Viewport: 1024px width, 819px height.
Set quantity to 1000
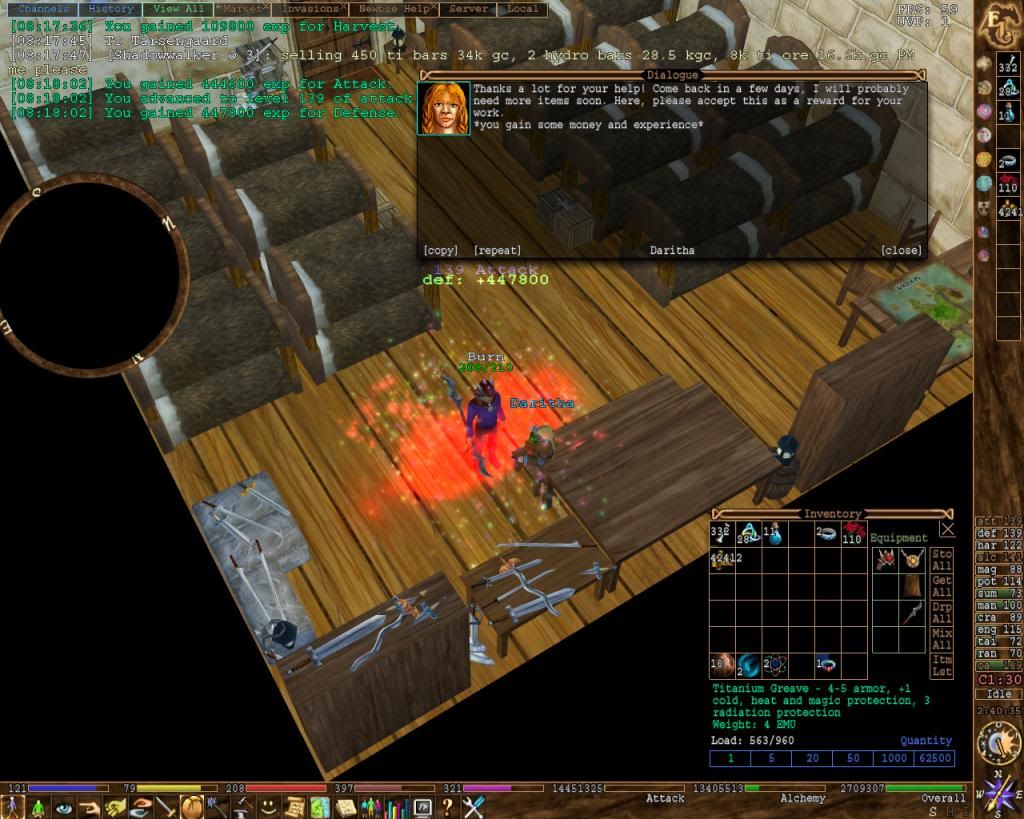[x=893, y=758]
